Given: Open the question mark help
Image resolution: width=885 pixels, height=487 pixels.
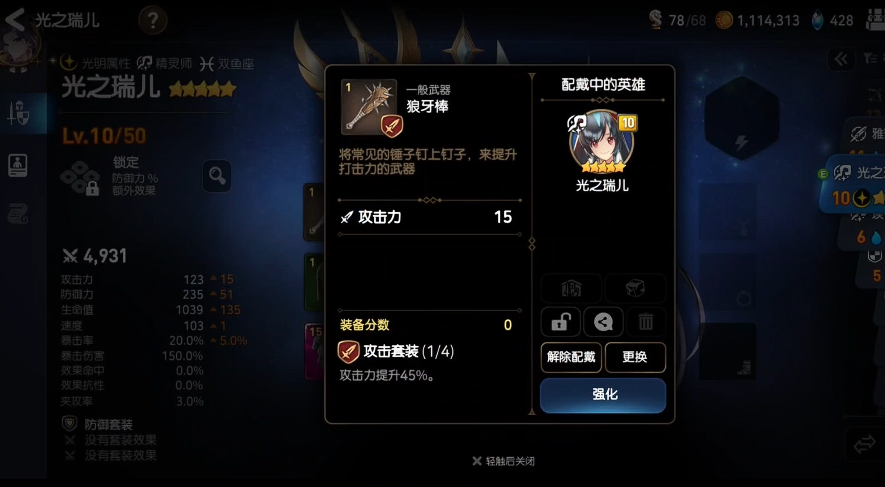Looking at the screenshot, I should tap(152, 19).
